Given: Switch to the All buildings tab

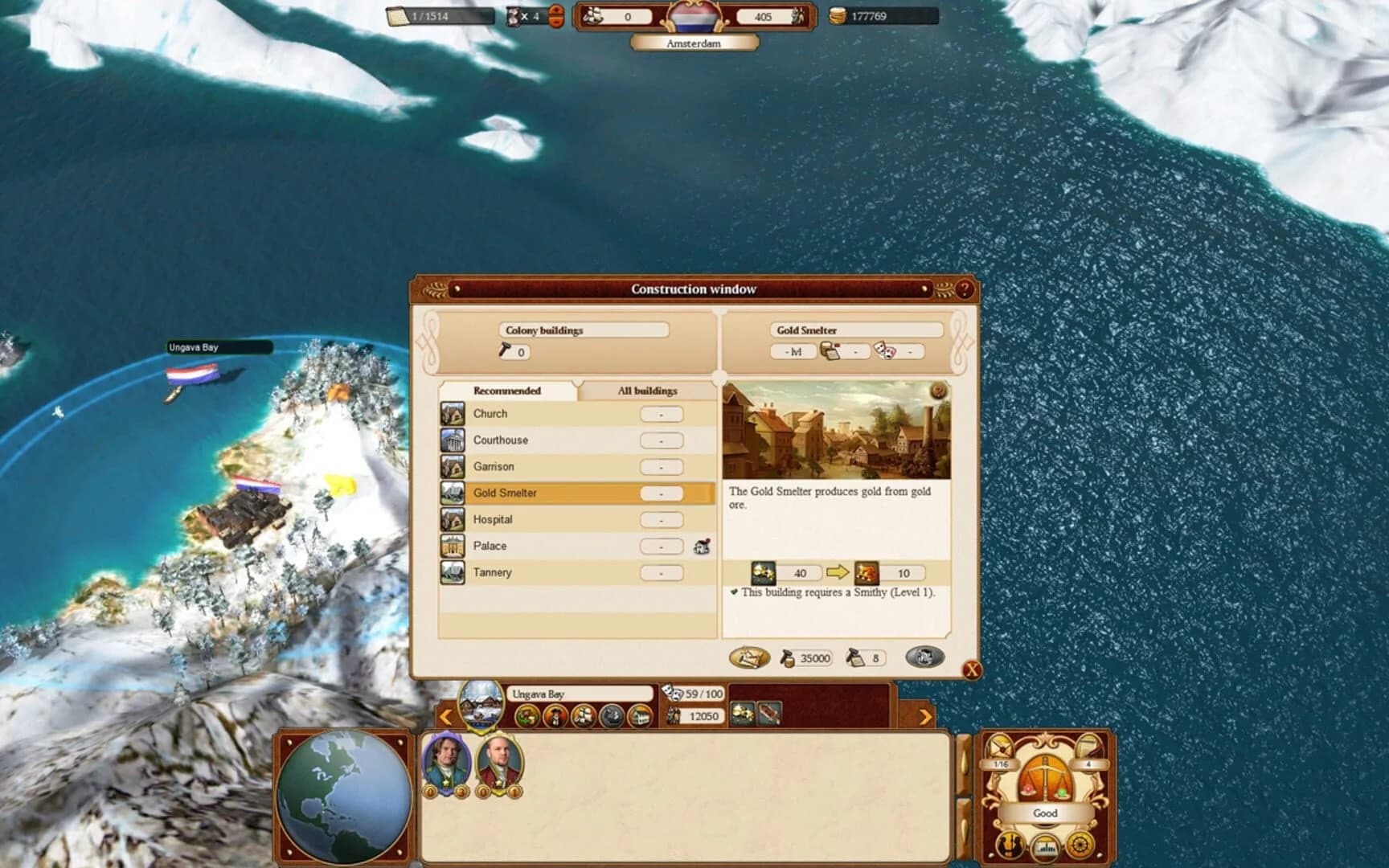Looking at the screenshot, I should (648, 391).
